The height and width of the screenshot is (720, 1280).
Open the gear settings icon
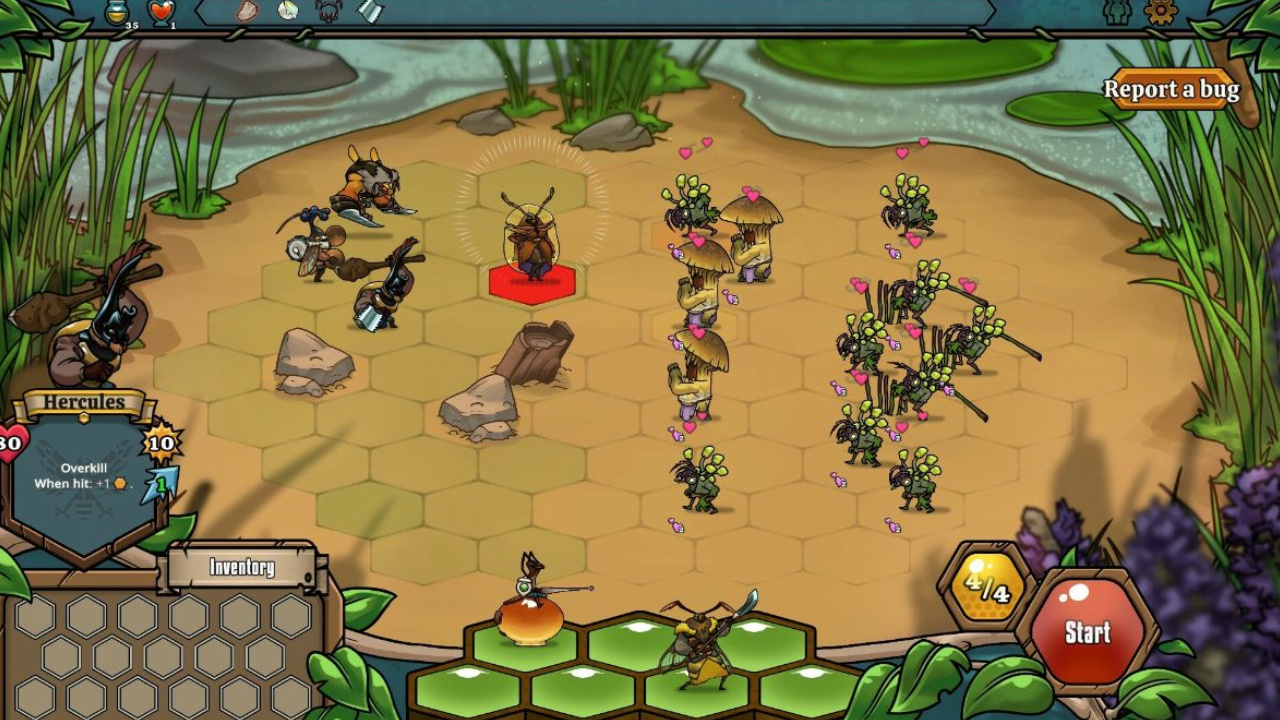(1161, 12)
